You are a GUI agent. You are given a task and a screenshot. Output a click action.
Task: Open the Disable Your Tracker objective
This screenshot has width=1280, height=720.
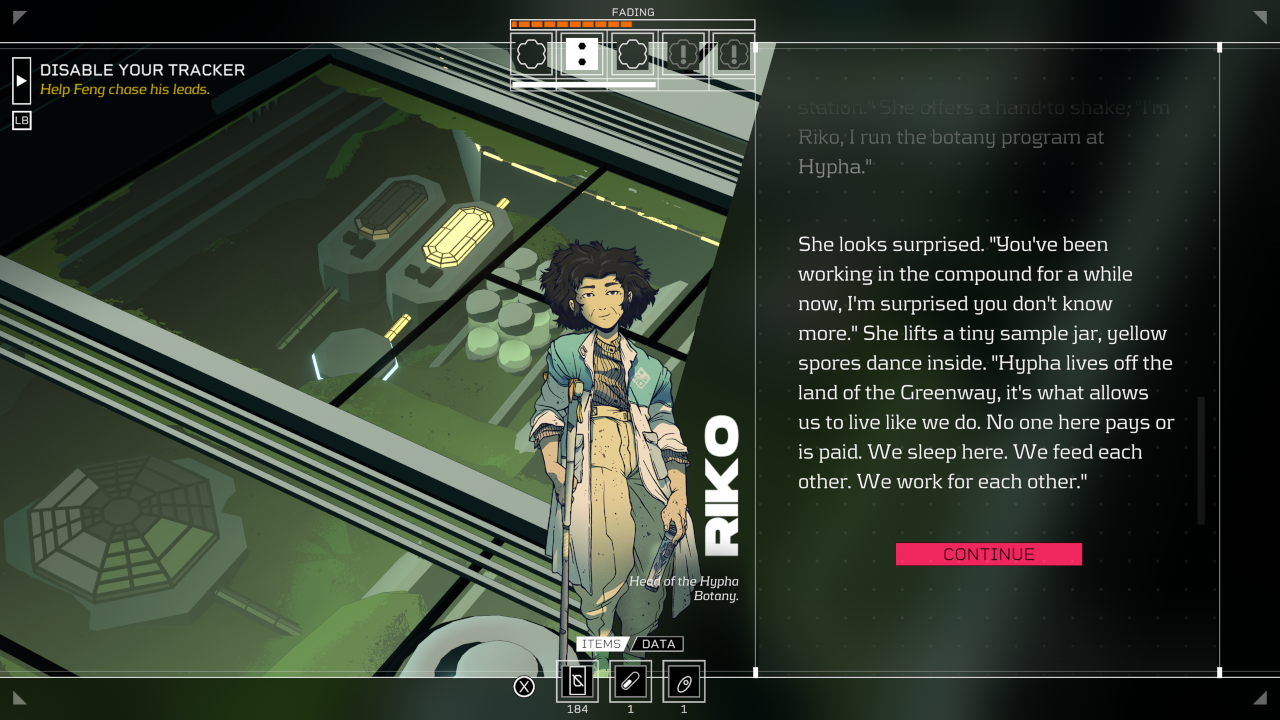pos(142,70)
